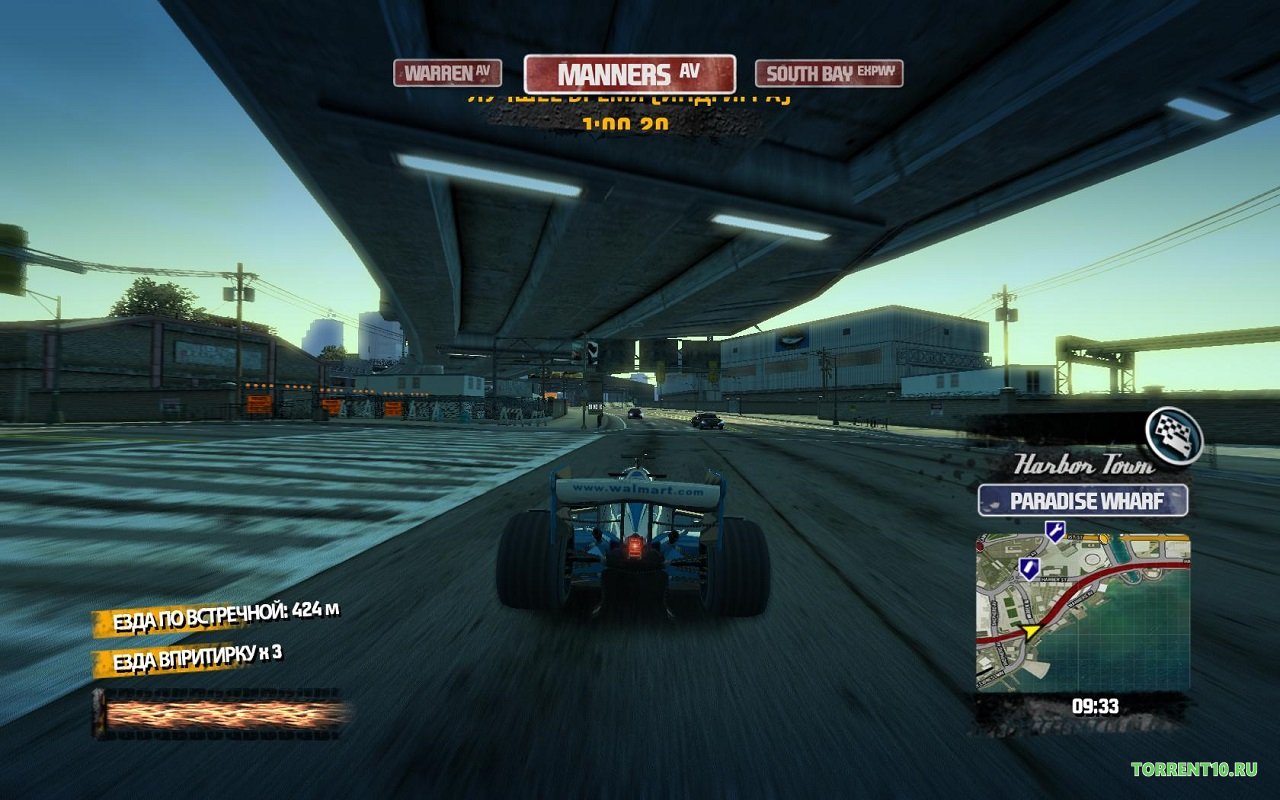Choose the Warren Av street sign
The image size is (1280, 800).
pyautogui.click(x=447, y=73)
